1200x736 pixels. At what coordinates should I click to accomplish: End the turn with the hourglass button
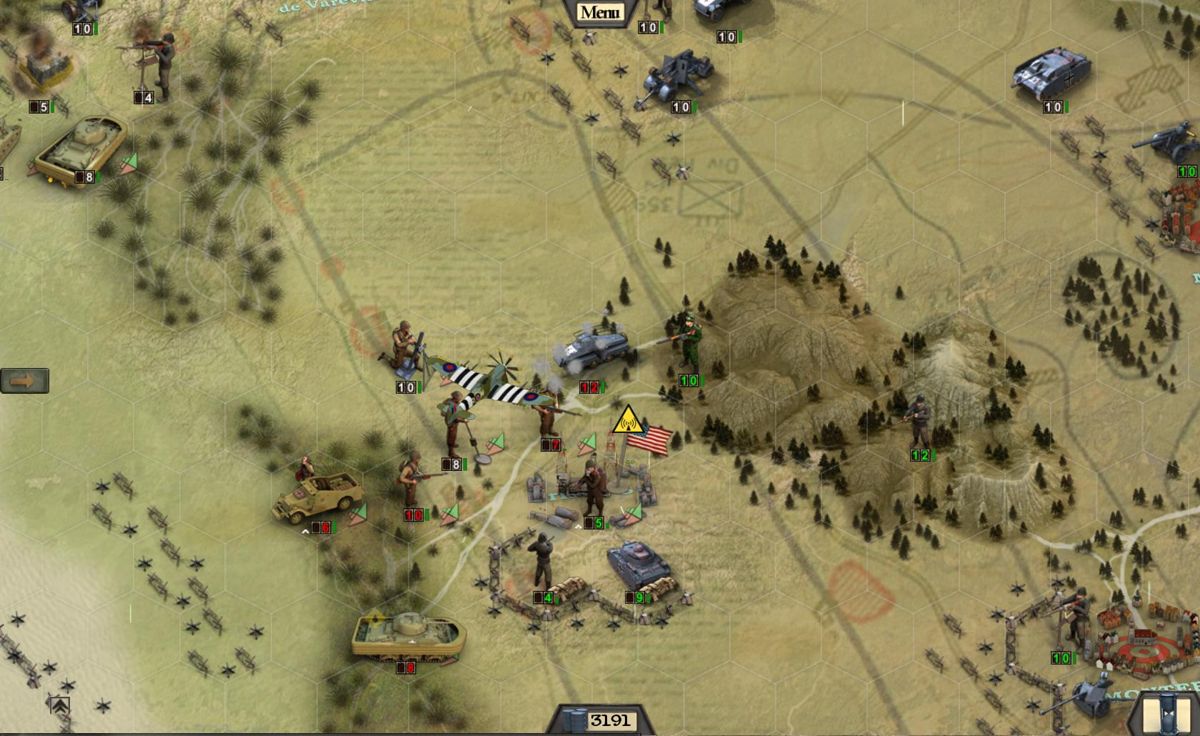click(1165, 715)
